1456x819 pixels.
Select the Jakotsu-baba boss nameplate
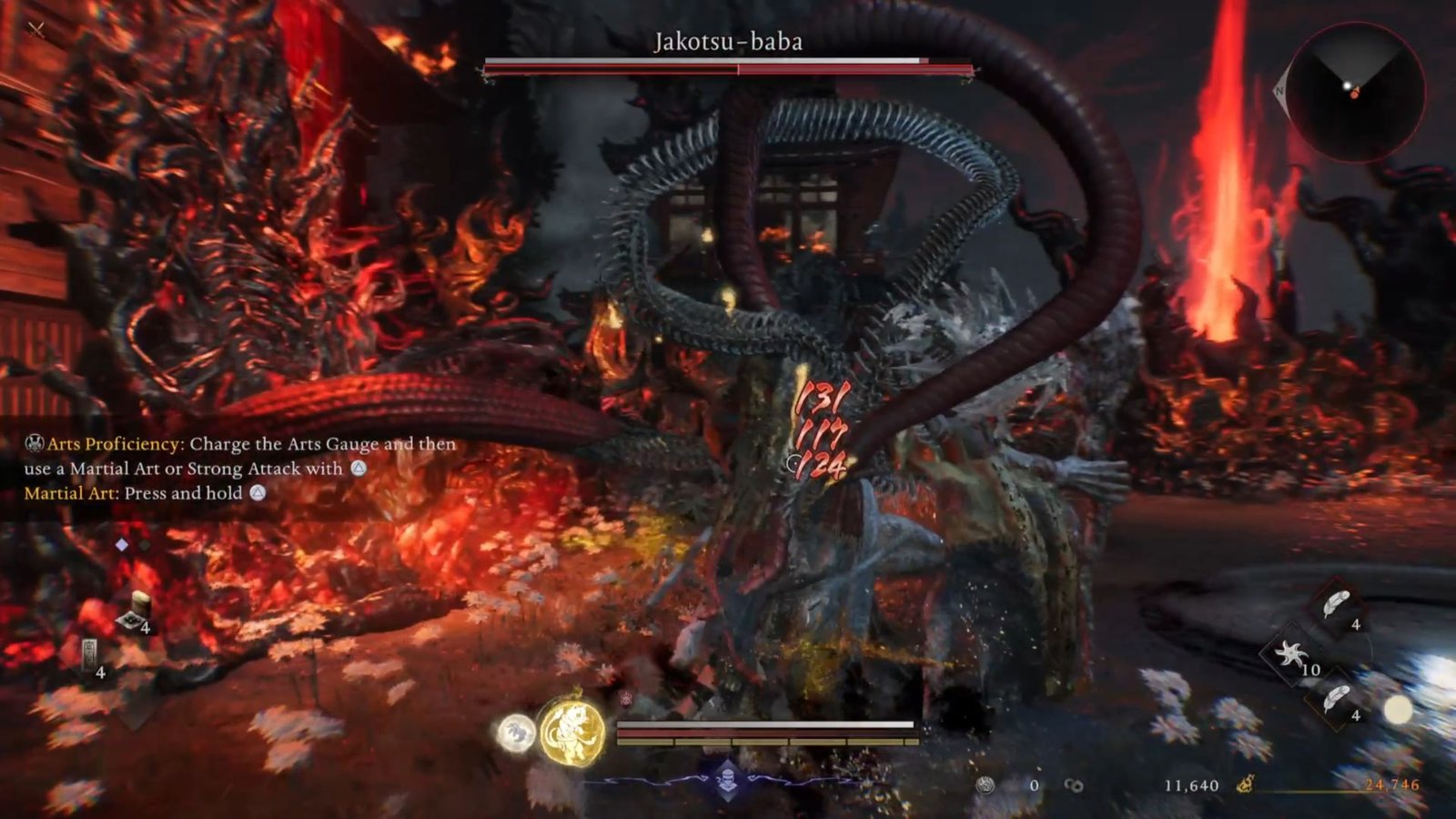728,40
